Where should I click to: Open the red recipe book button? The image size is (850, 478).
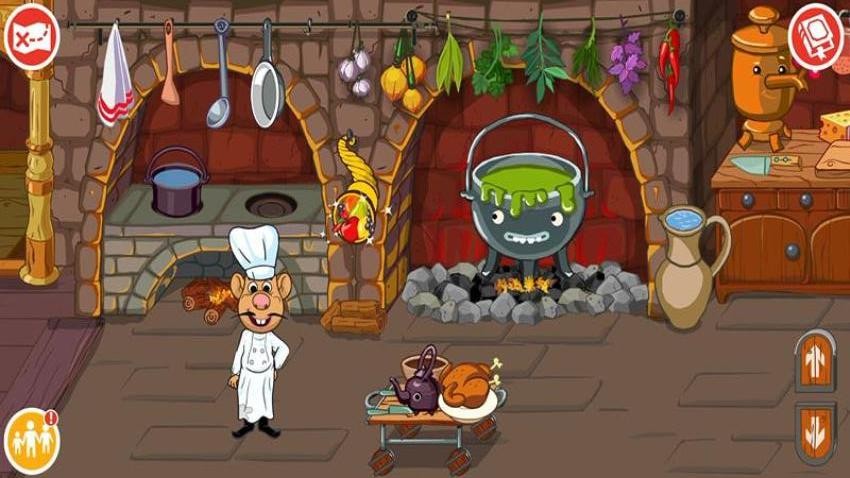(x=816, y=37)
